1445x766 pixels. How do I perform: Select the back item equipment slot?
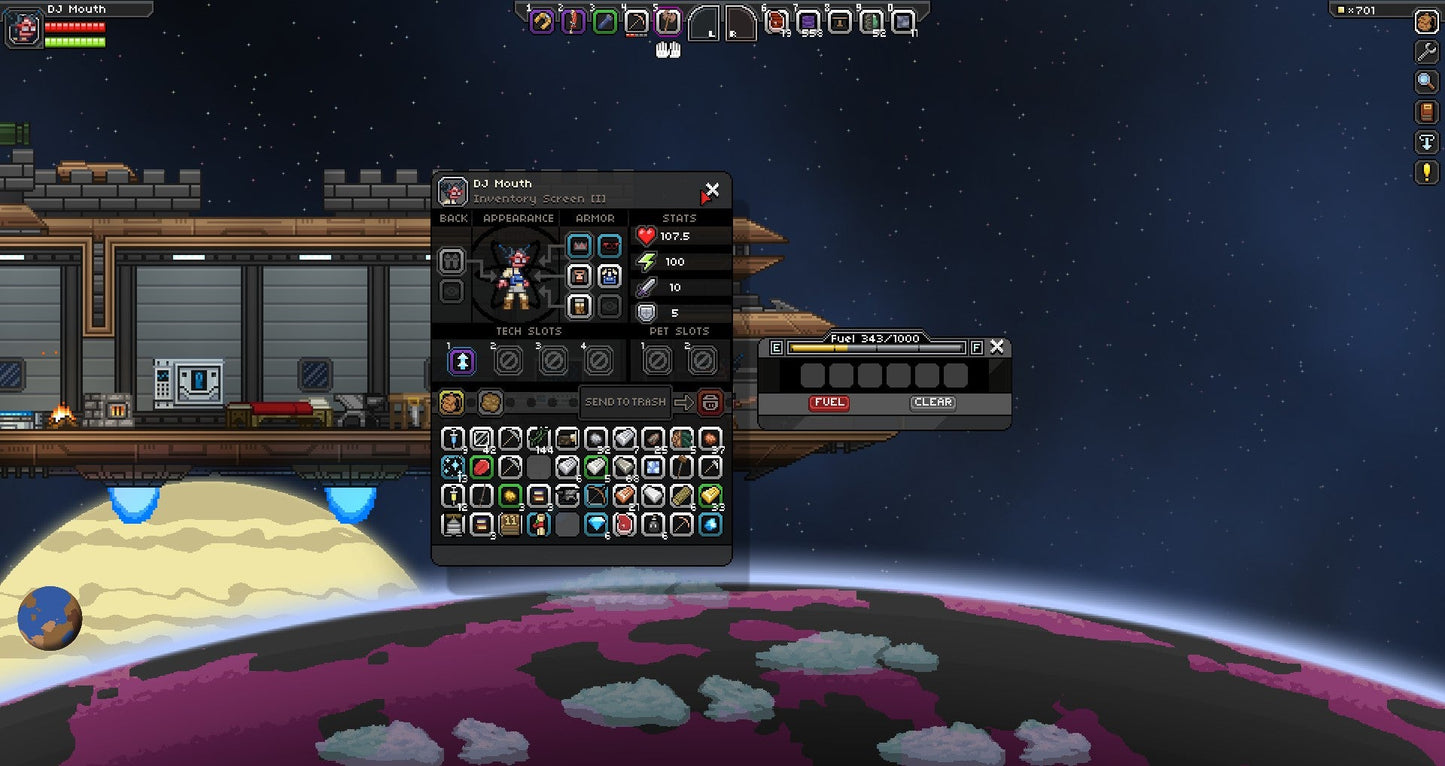coord(452,262)
